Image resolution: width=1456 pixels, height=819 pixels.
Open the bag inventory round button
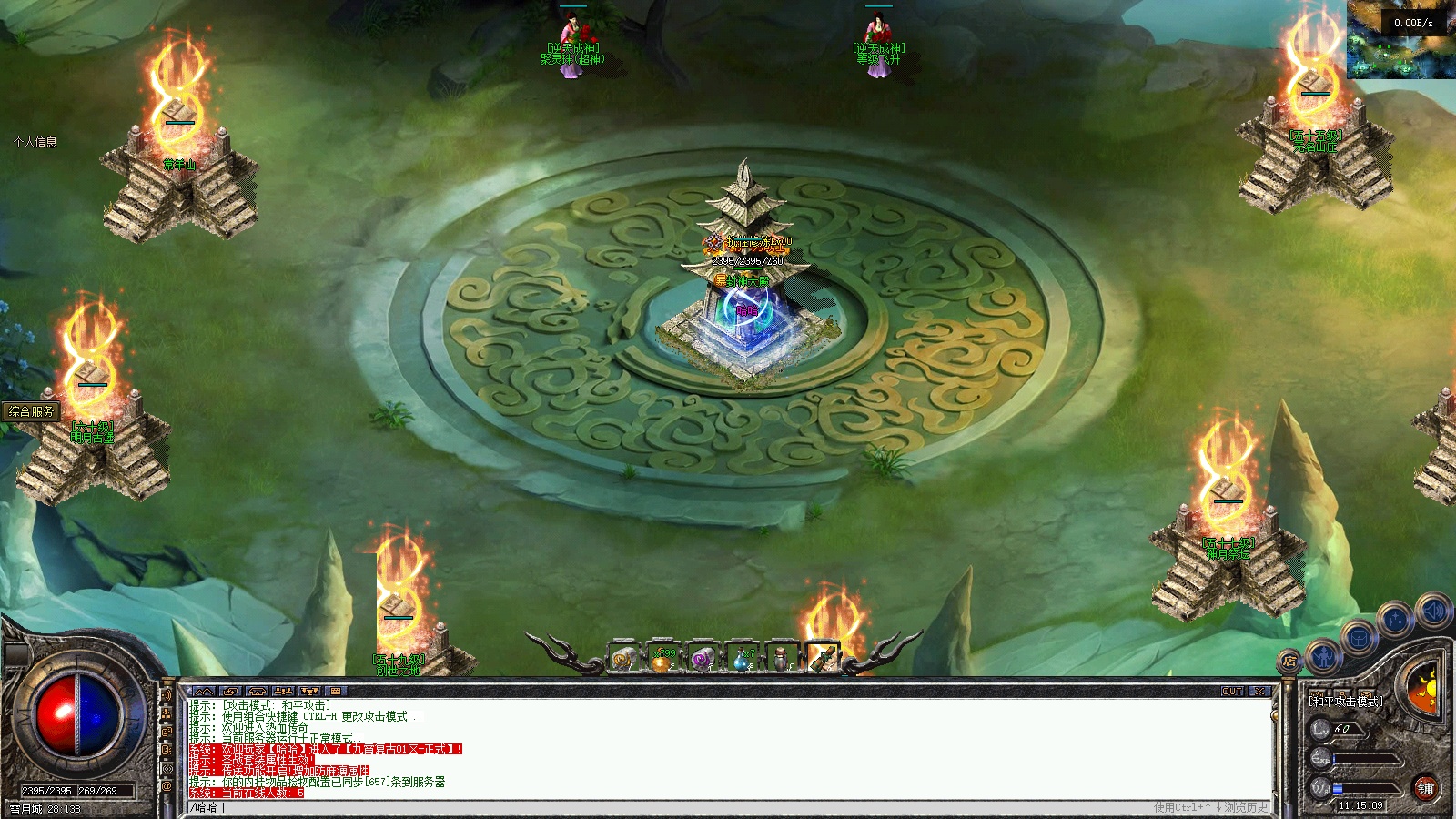(x=1358, y=639)
